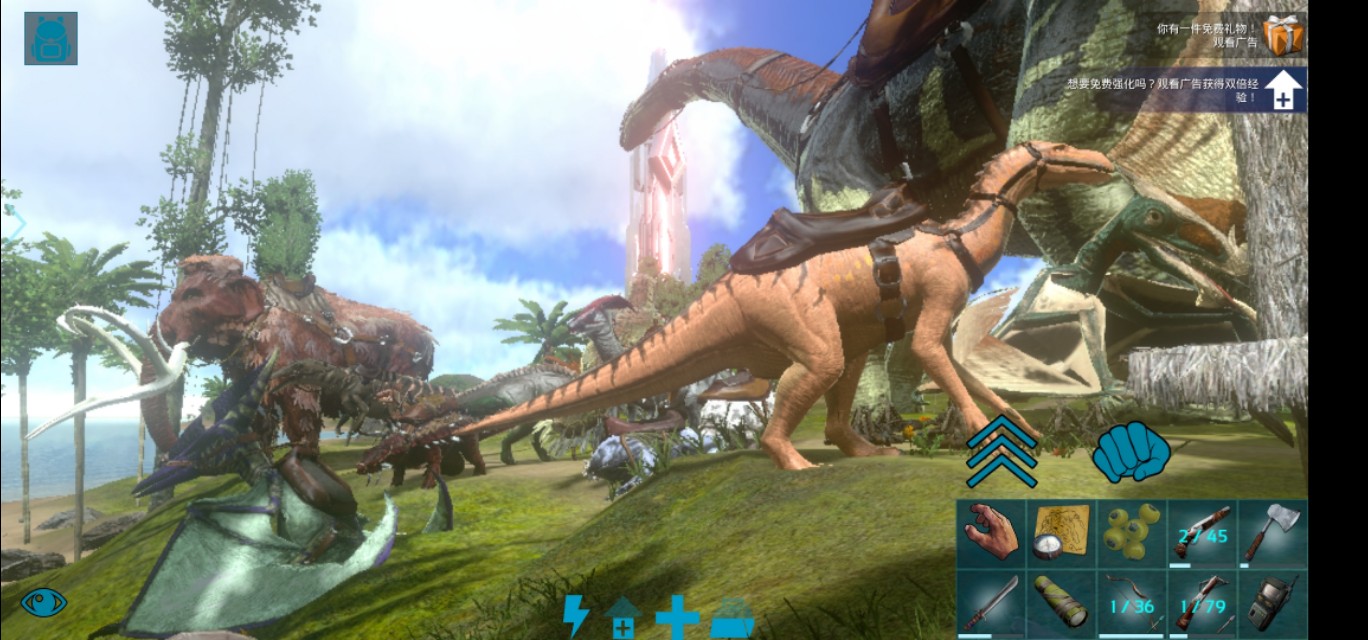Image resolution: width=1368 pixels, height=640 pixels.
Task: Equip the bow showing 1/36 arrows
Action: tap(1131, 602)
